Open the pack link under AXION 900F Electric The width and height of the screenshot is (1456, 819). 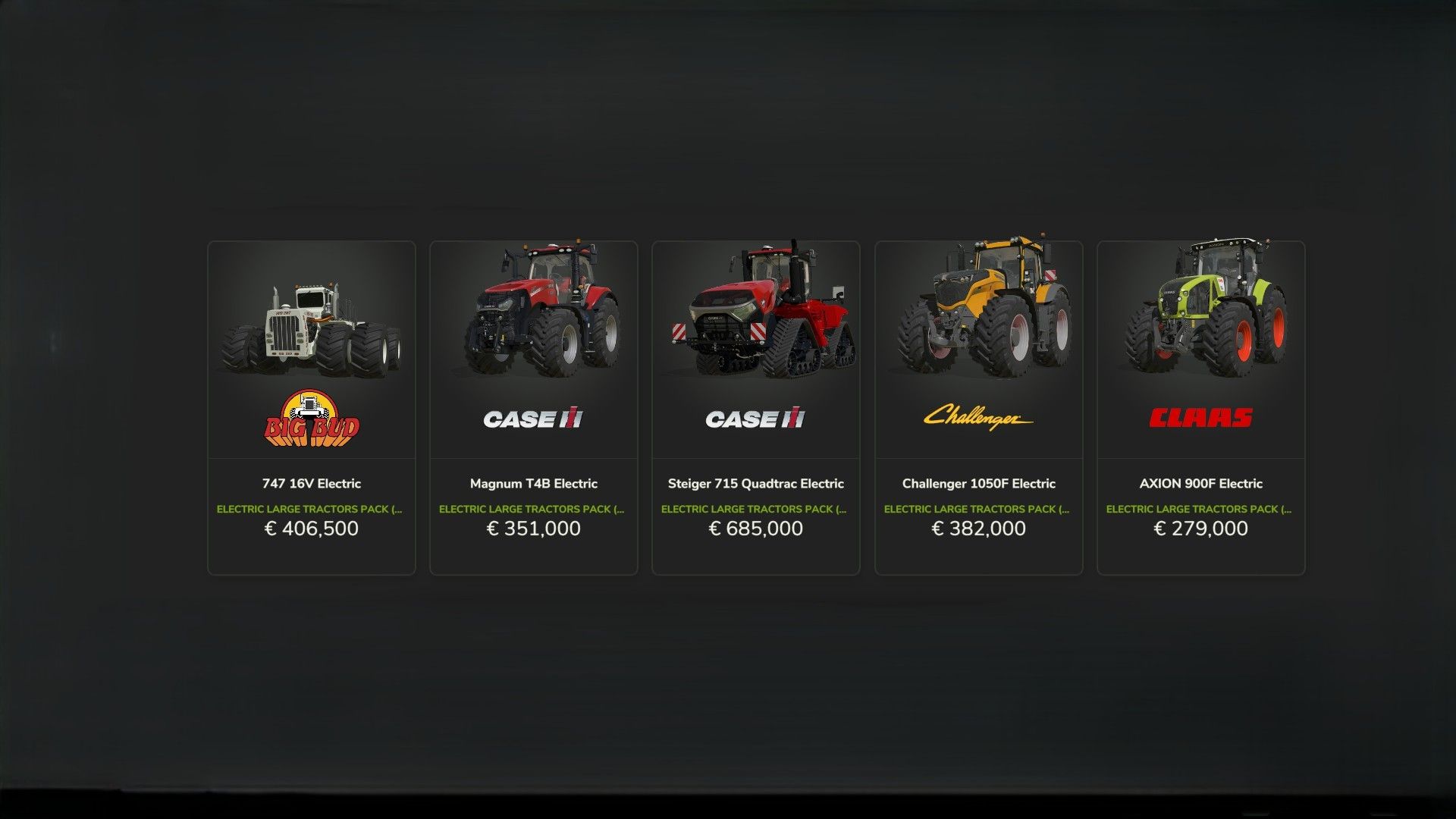(1200, 509)
